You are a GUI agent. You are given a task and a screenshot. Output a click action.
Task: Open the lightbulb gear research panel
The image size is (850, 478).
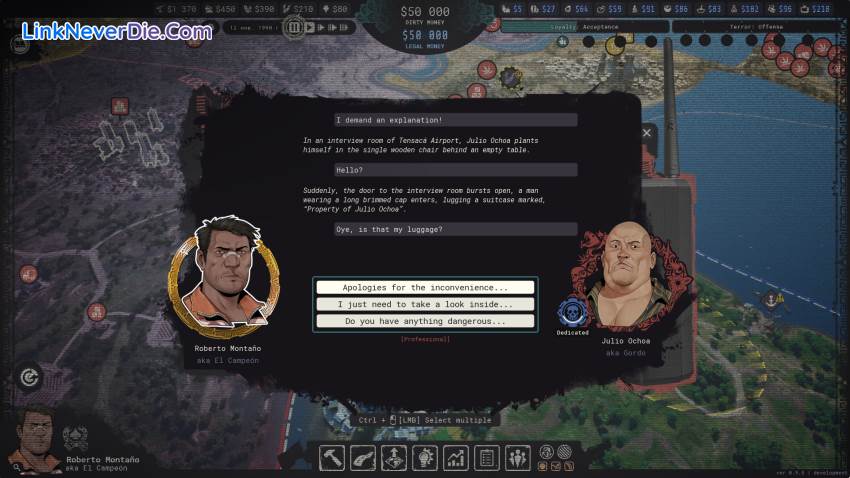pos(425,457)
